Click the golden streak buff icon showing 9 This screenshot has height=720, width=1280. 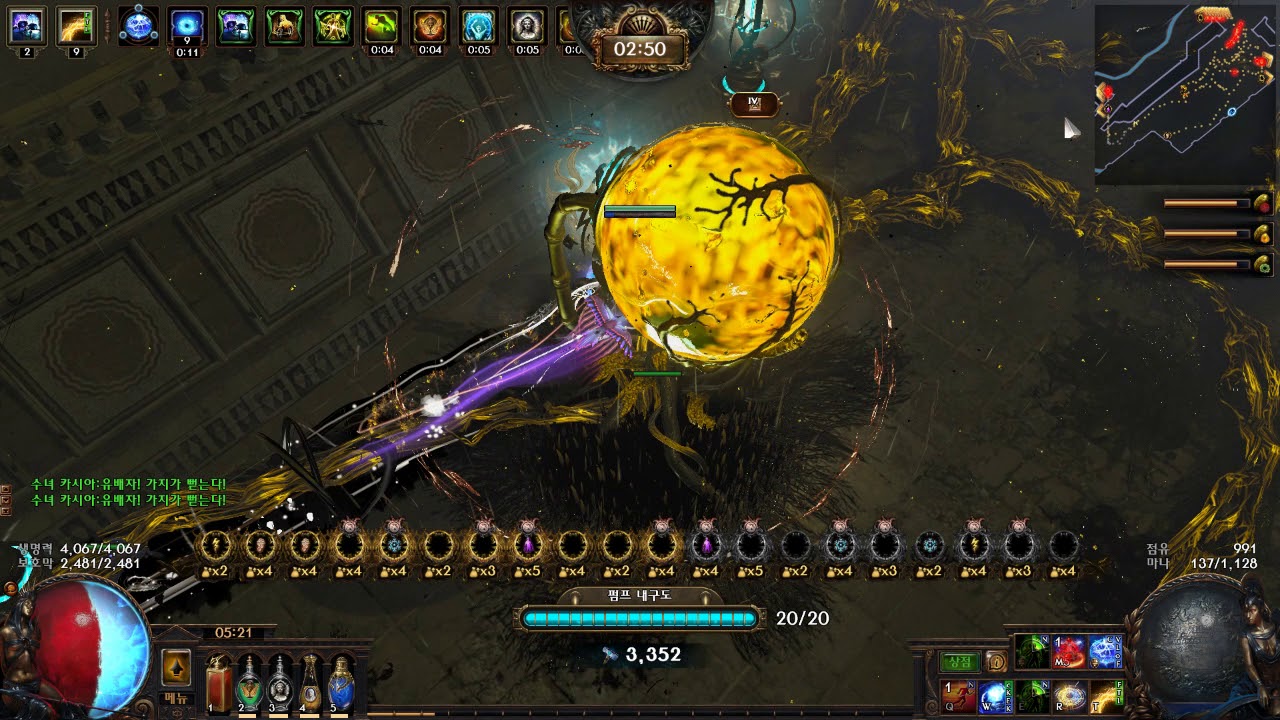[x=76, y=26]
